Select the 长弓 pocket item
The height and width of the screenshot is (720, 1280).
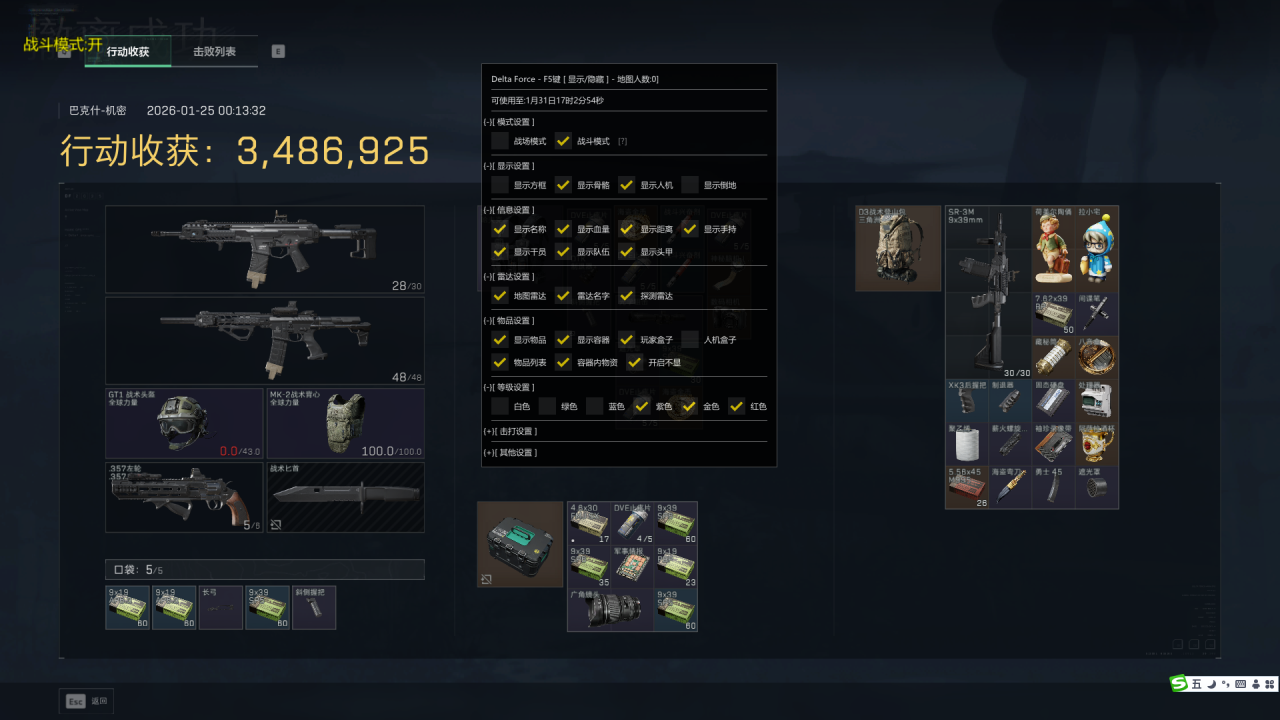point(221,608)
